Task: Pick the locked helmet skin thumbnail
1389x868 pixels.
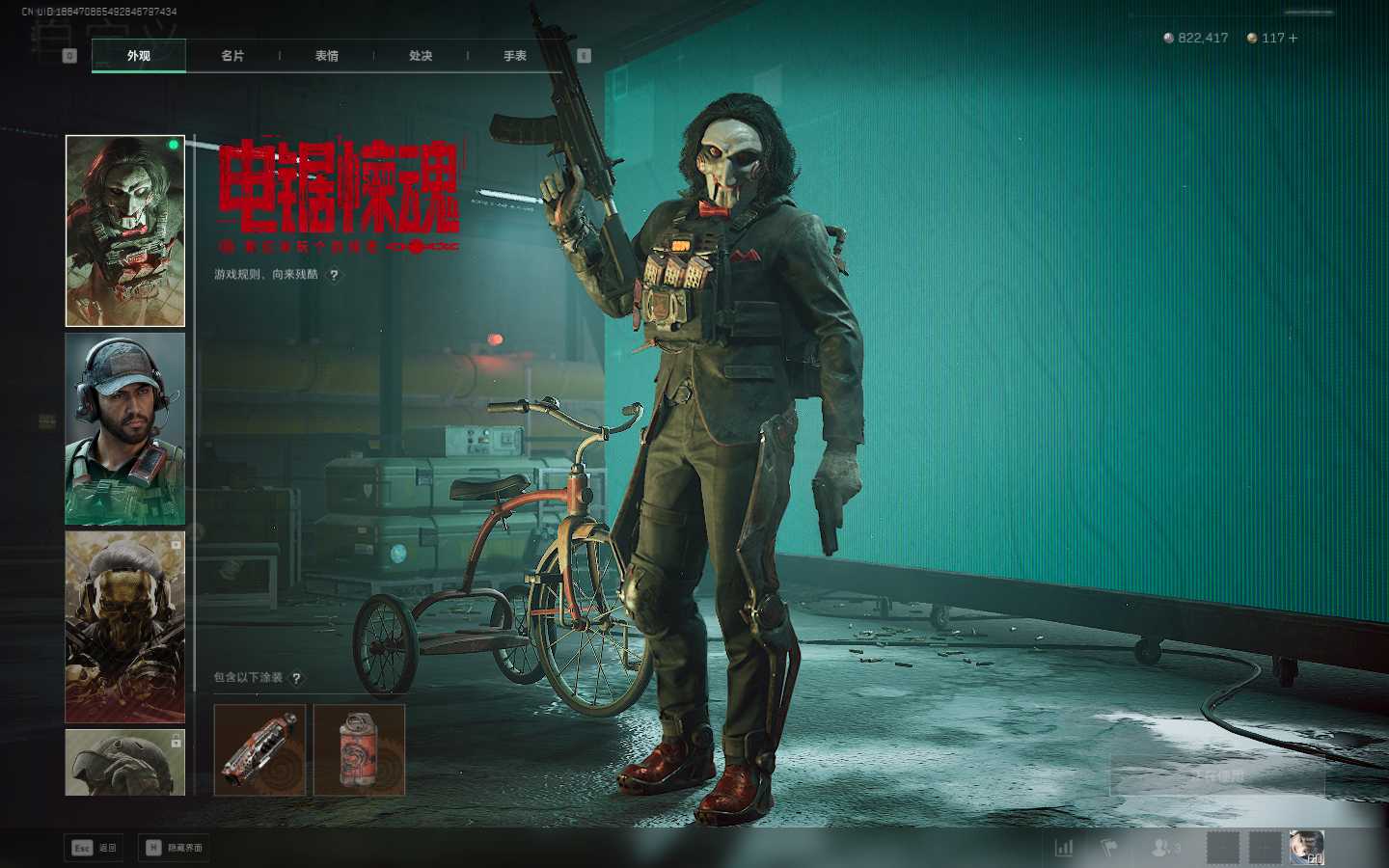Action: 125,762
